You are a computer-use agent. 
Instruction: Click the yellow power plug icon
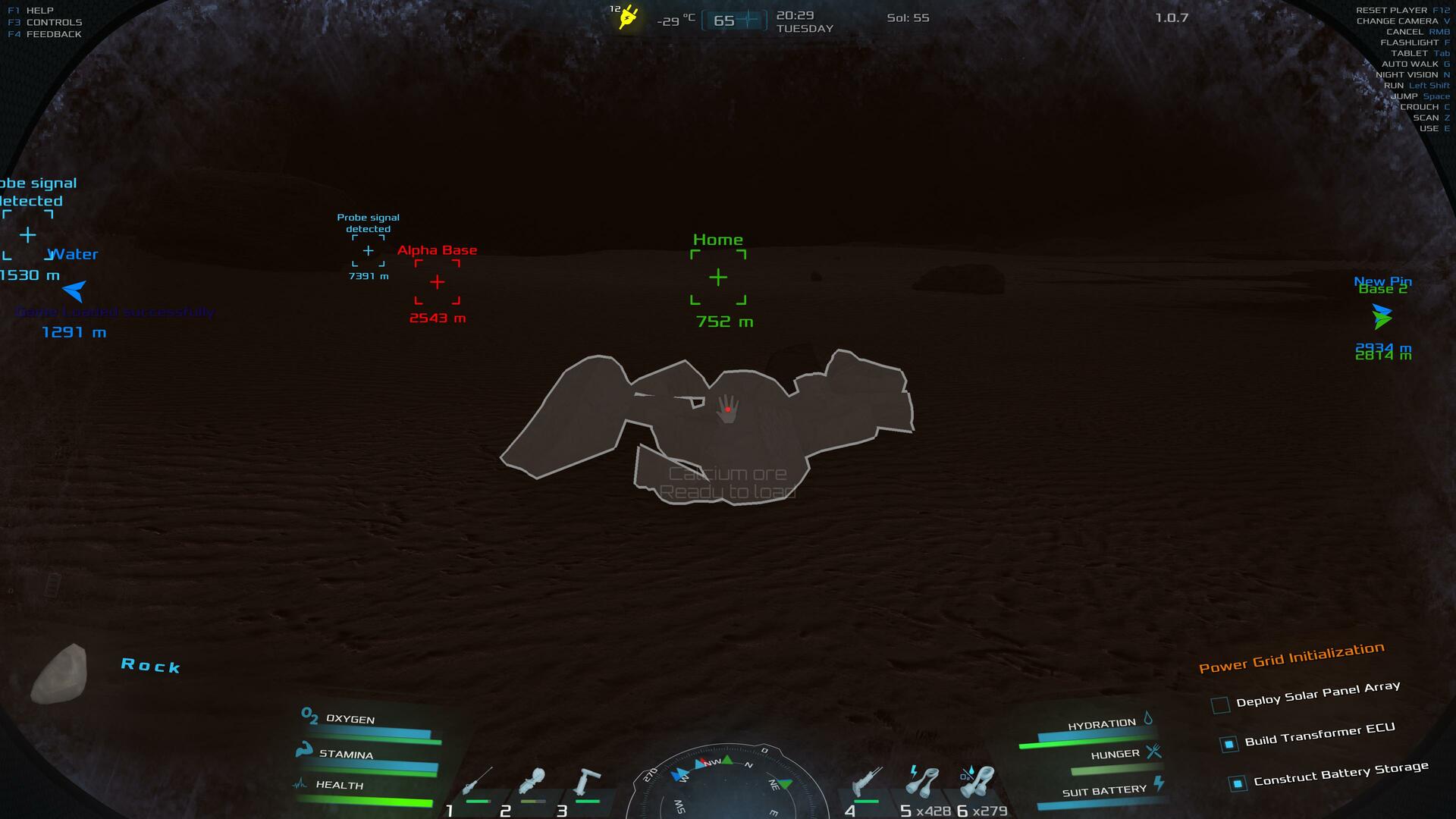point(628,17)
